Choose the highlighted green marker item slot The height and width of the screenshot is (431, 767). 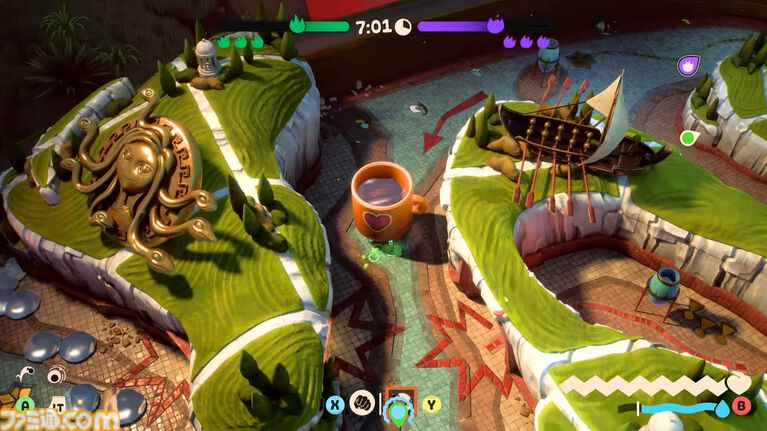(400, 406)
